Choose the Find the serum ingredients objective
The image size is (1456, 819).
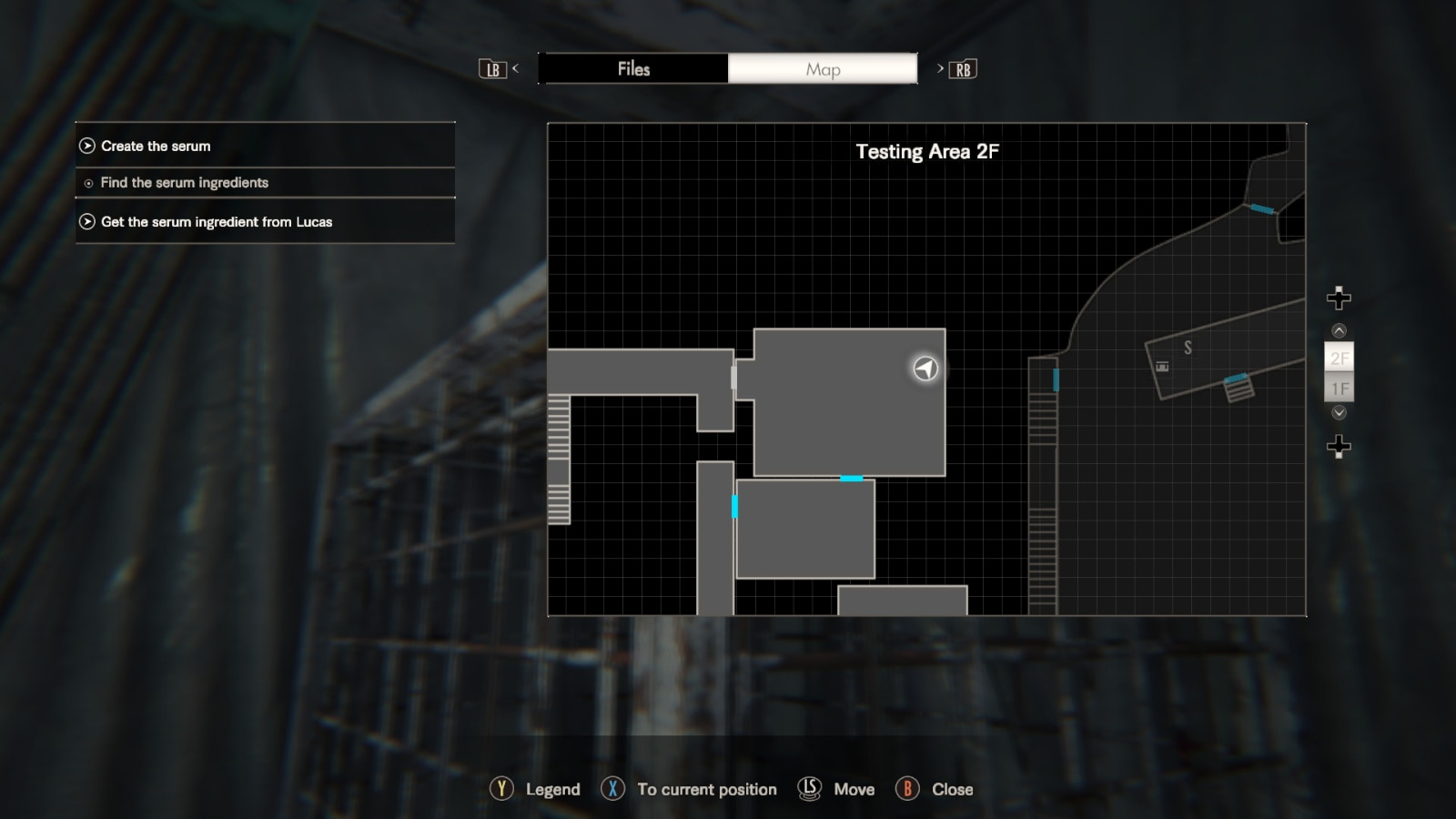coord(265,183)
